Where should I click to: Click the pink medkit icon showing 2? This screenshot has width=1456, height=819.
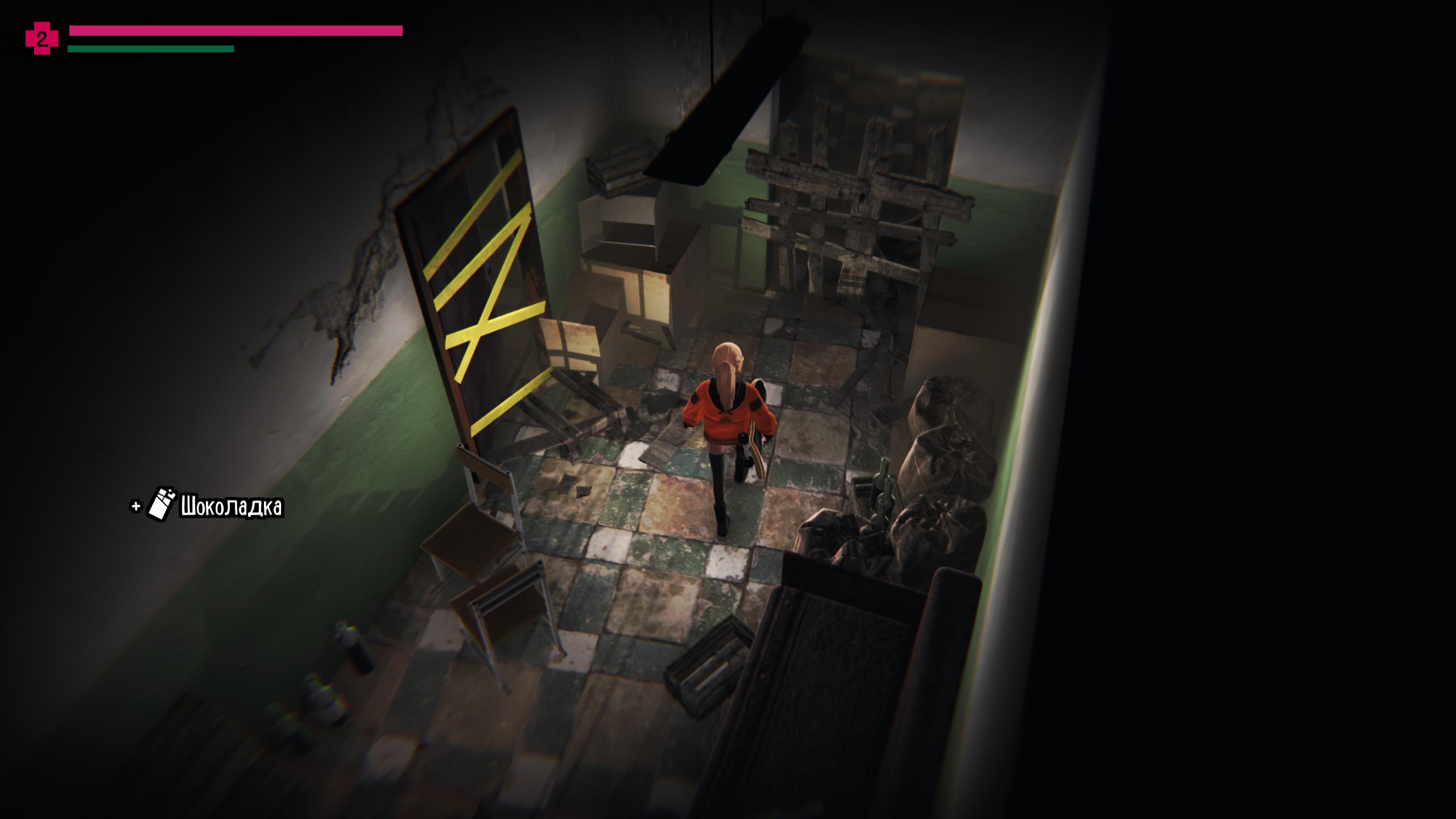[42, 39]
